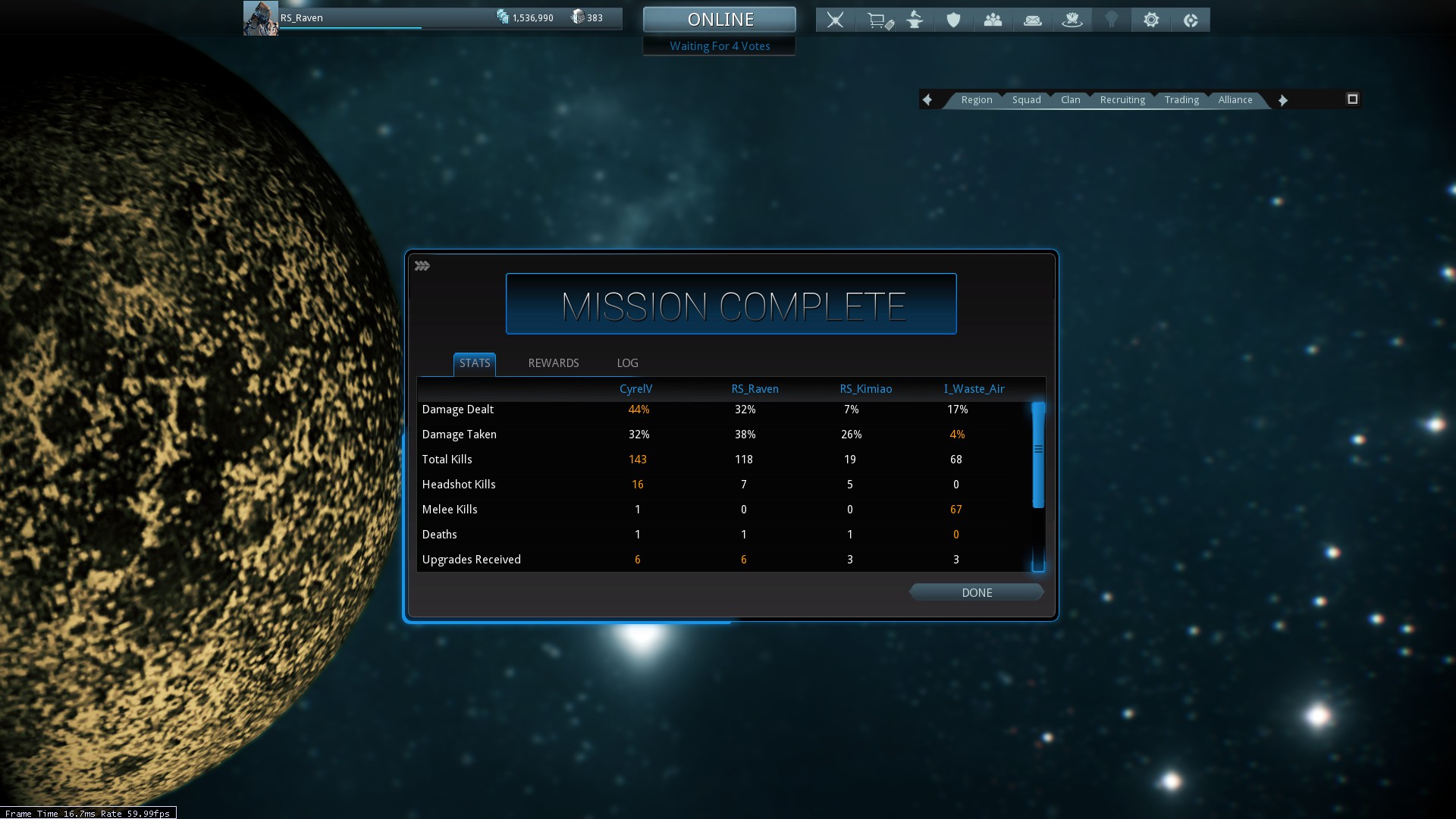Viewport: 1456px width, 819px height.
Task: Maximize the chat window square button
Action: point(1352,99)
